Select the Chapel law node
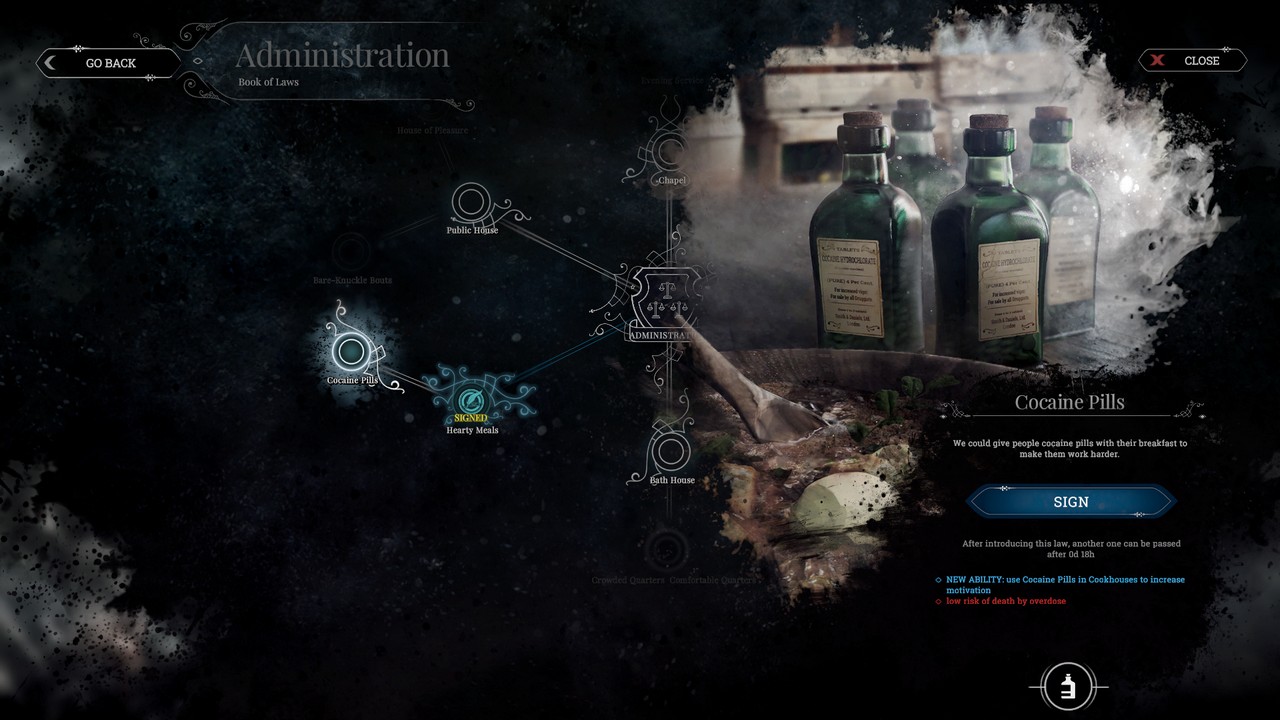The height and width of the screenshot is (720, 1280). (x=670, y=153)
